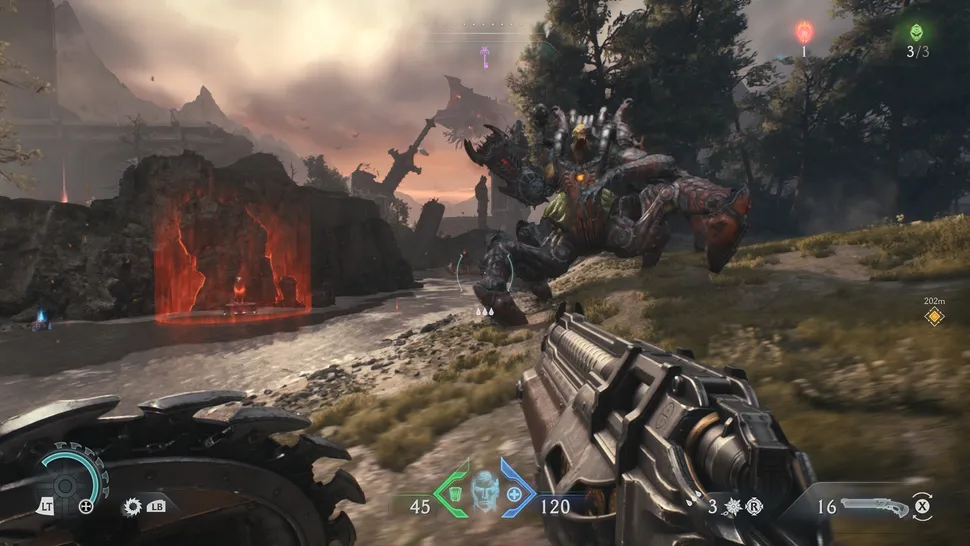Click the yellow diamond objective marker

[934, 317]
